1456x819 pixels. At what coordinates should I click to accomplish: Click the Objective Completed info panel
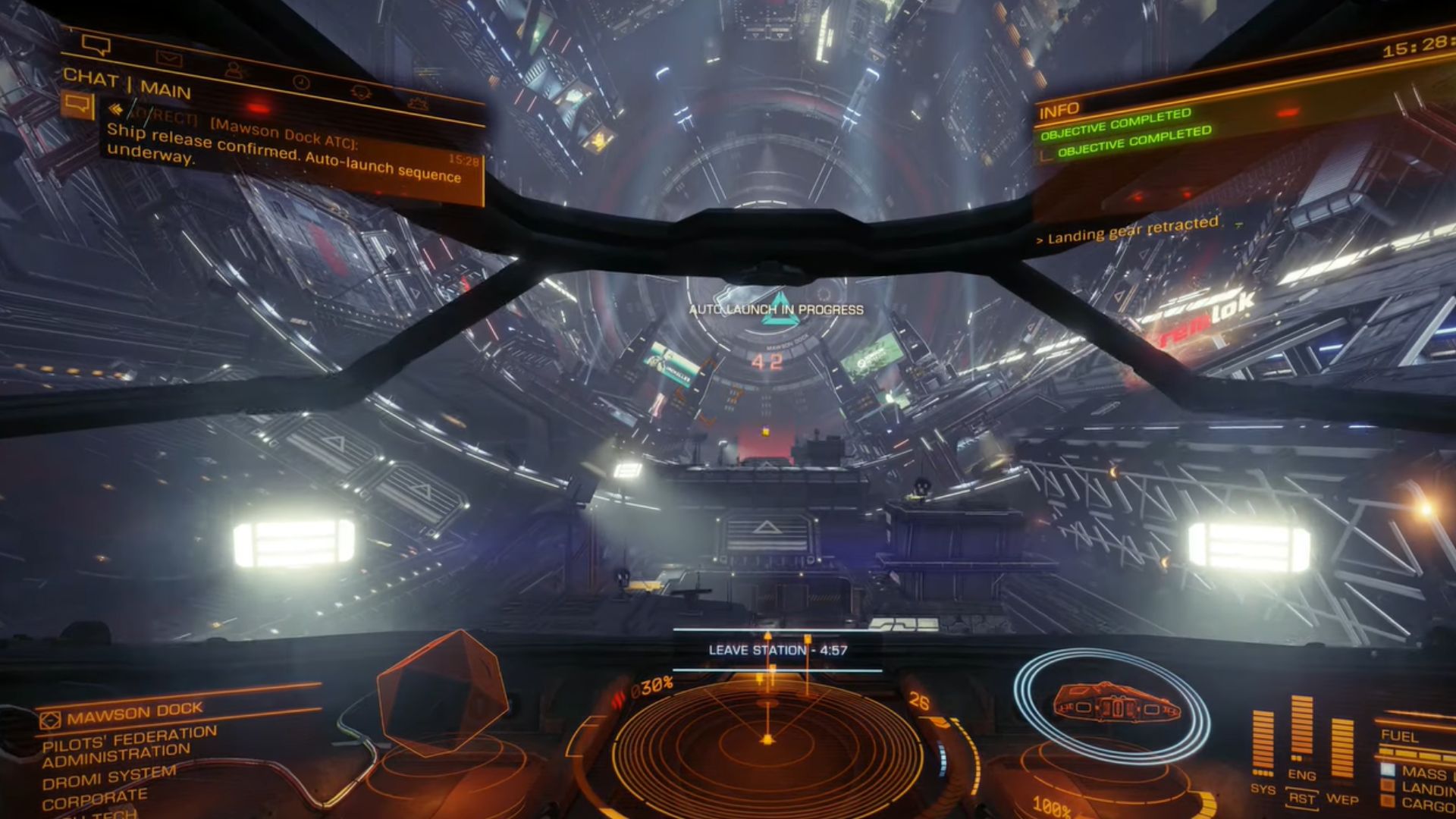[1125, 133]
